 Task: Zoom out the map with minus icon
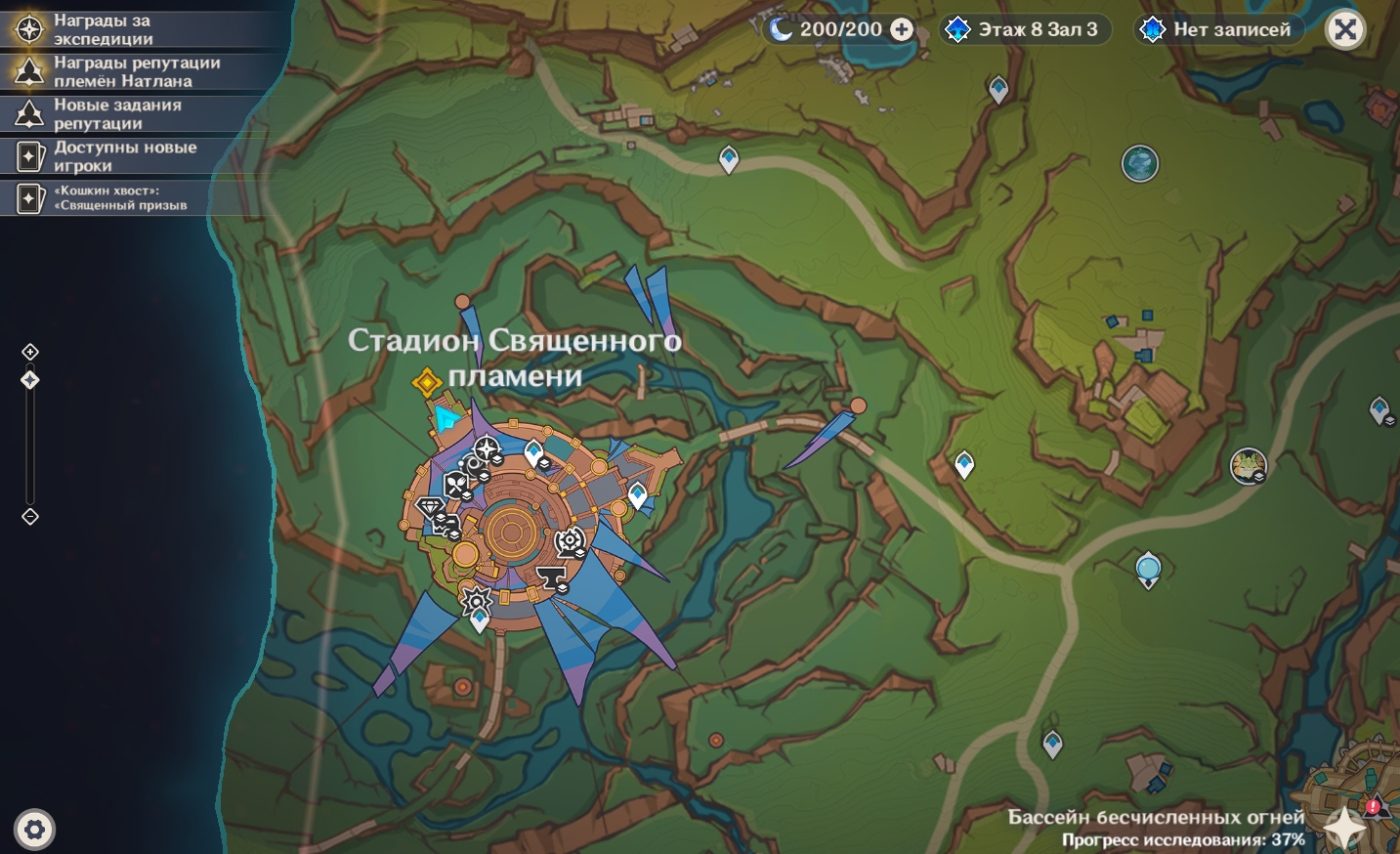pos(30,517)
